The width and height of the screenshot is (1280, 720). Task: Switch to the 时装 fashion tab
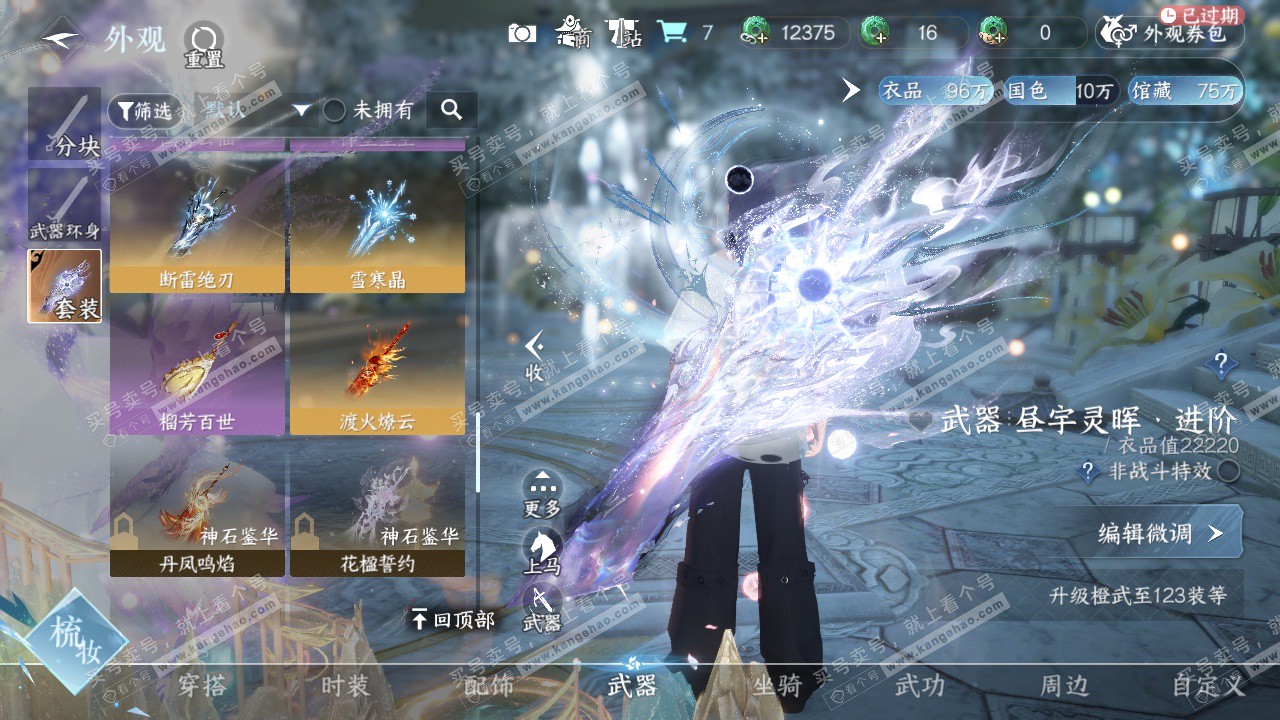pyautogui.click(x=345, y=685)
